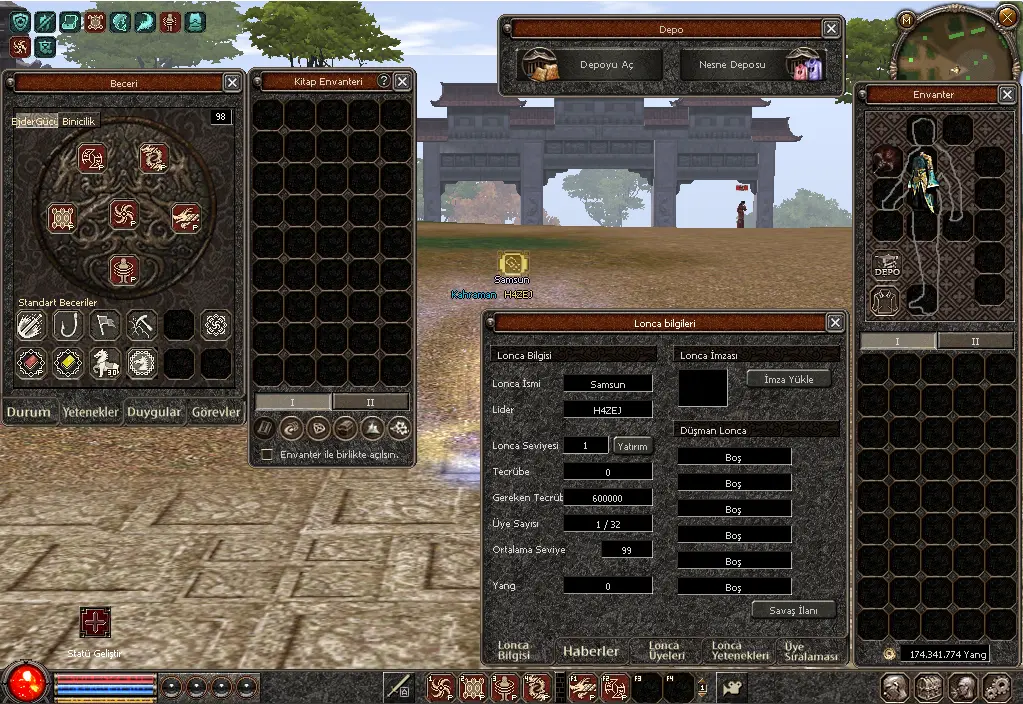
Task: Declare war with Savaş İlanı
Action: coord(793,610)
